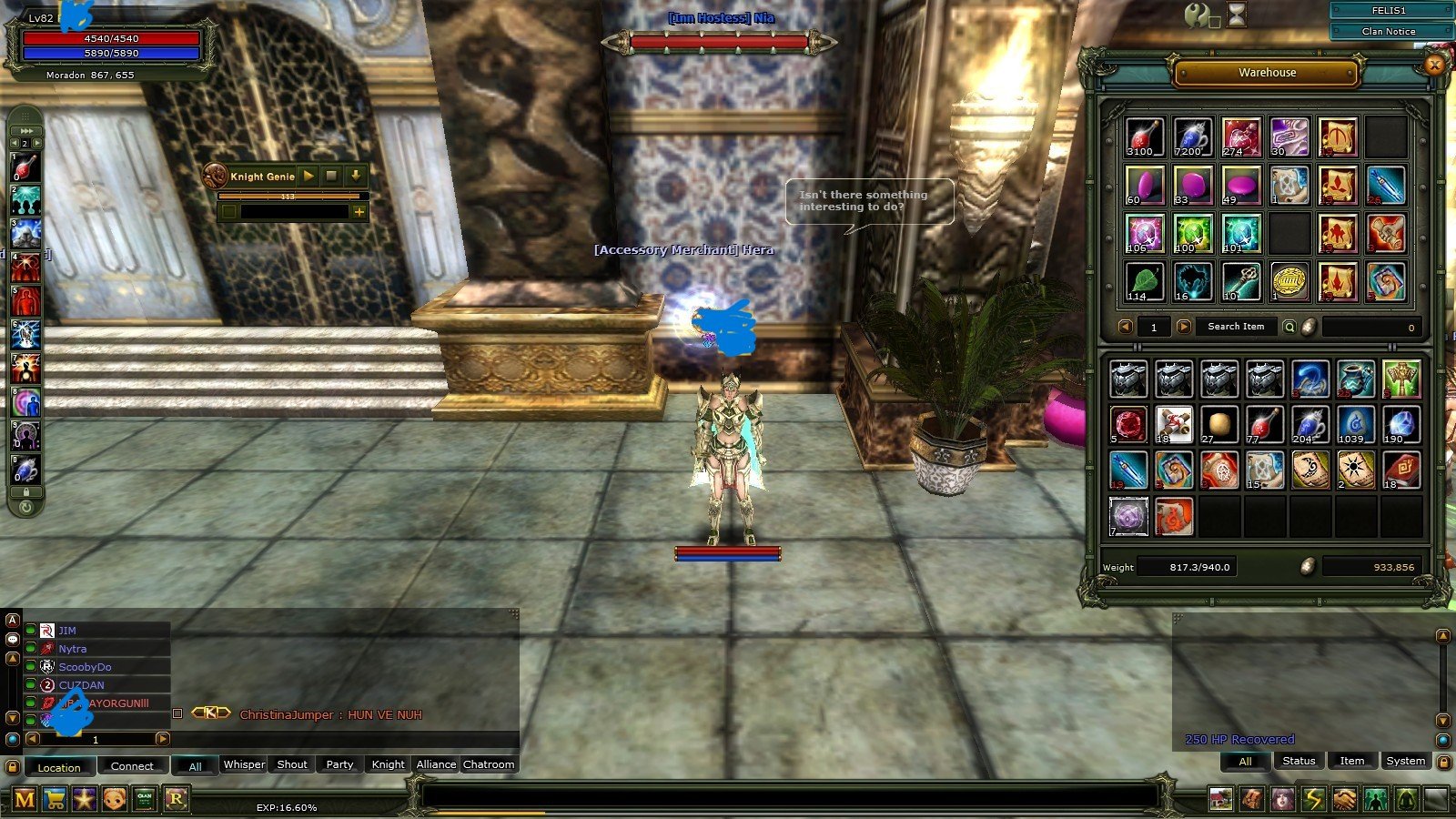Open the gold M menu icon
This screenshot has height=819, width=1456.
click(x=25, y=800)
